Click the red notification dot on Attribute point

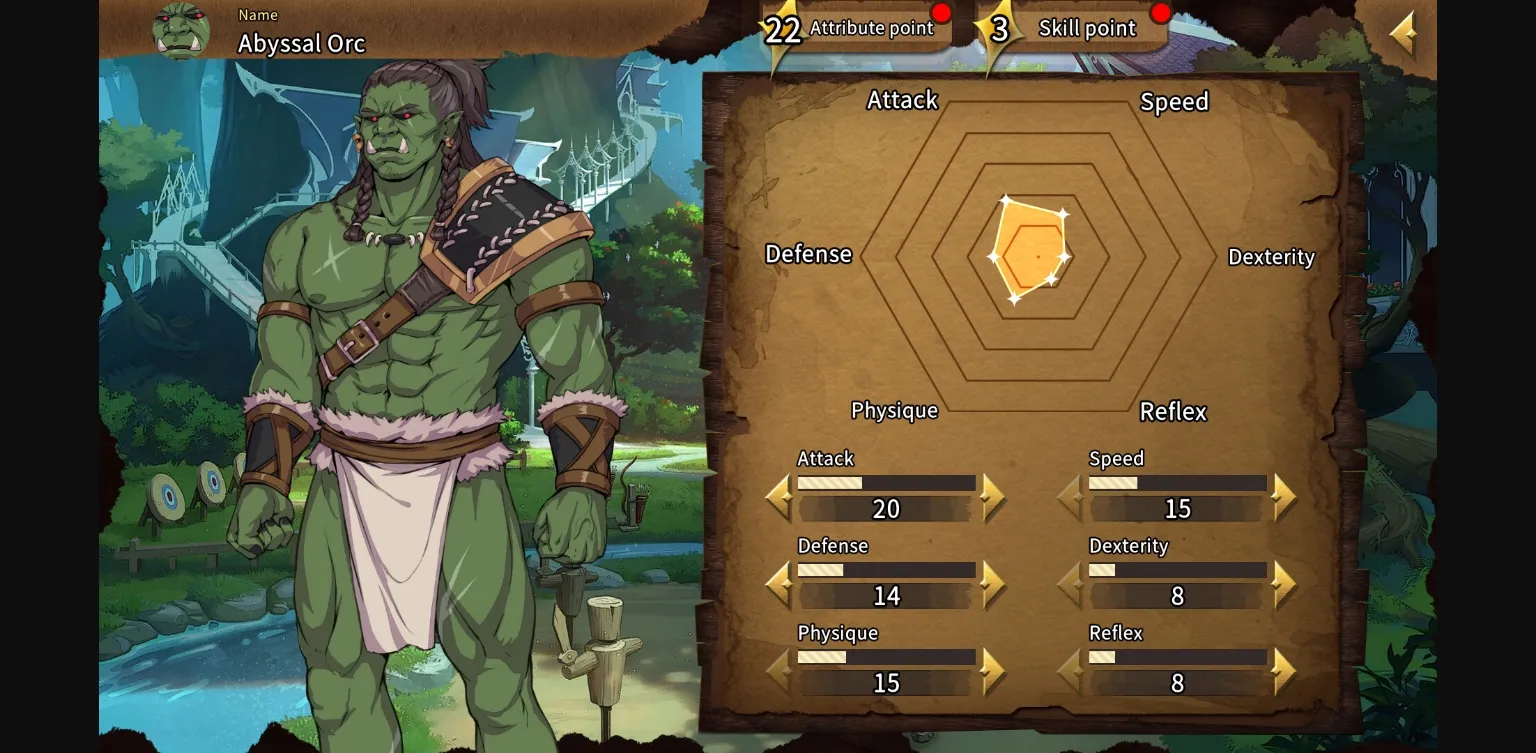coord(940,12)
